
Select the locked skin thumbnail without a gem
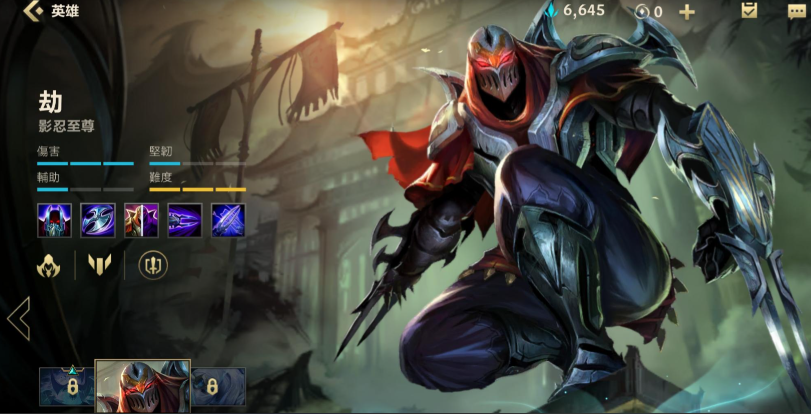217,387
